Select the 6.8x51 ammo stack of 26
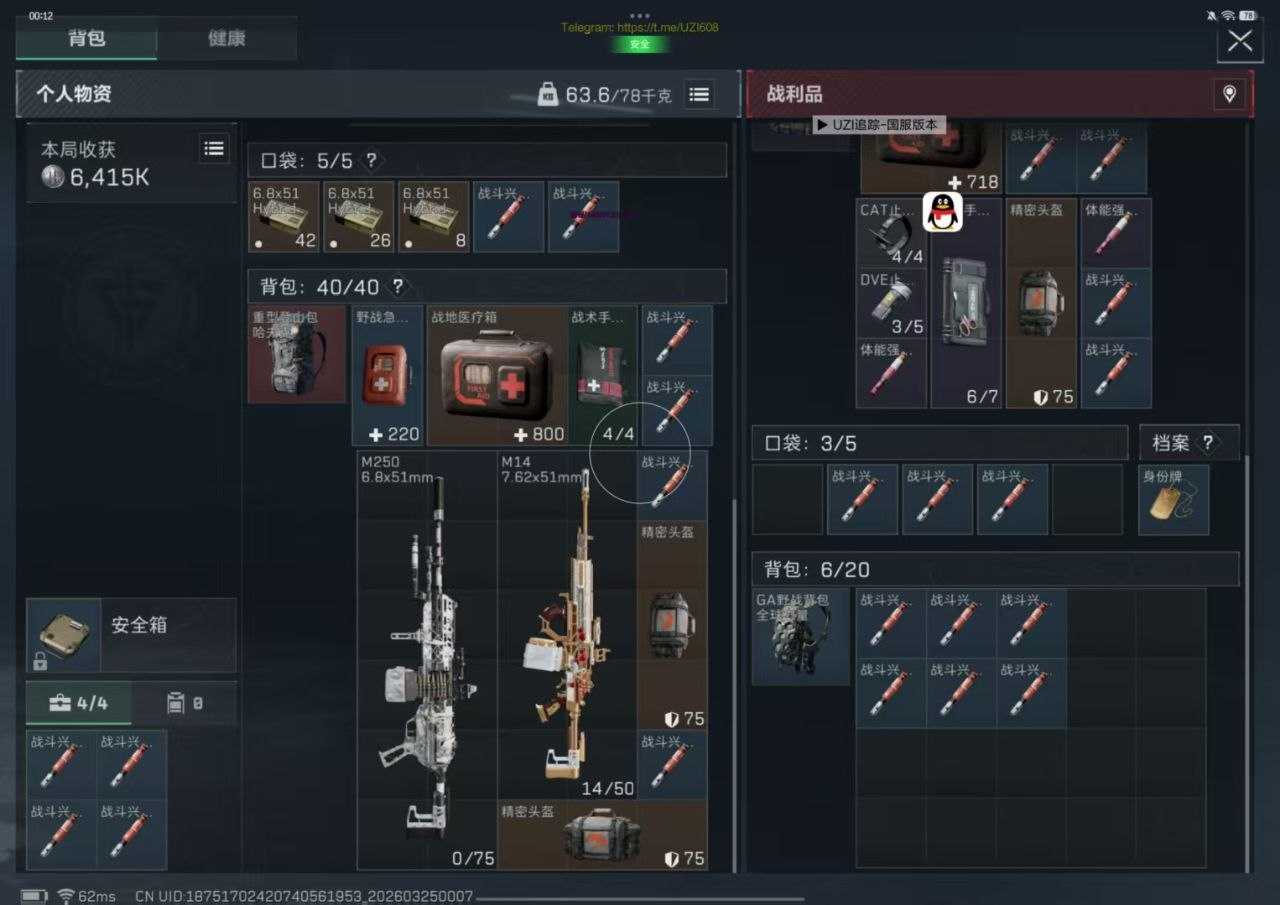The width and height of the screenshot is (1280, 905). point(359,216)
